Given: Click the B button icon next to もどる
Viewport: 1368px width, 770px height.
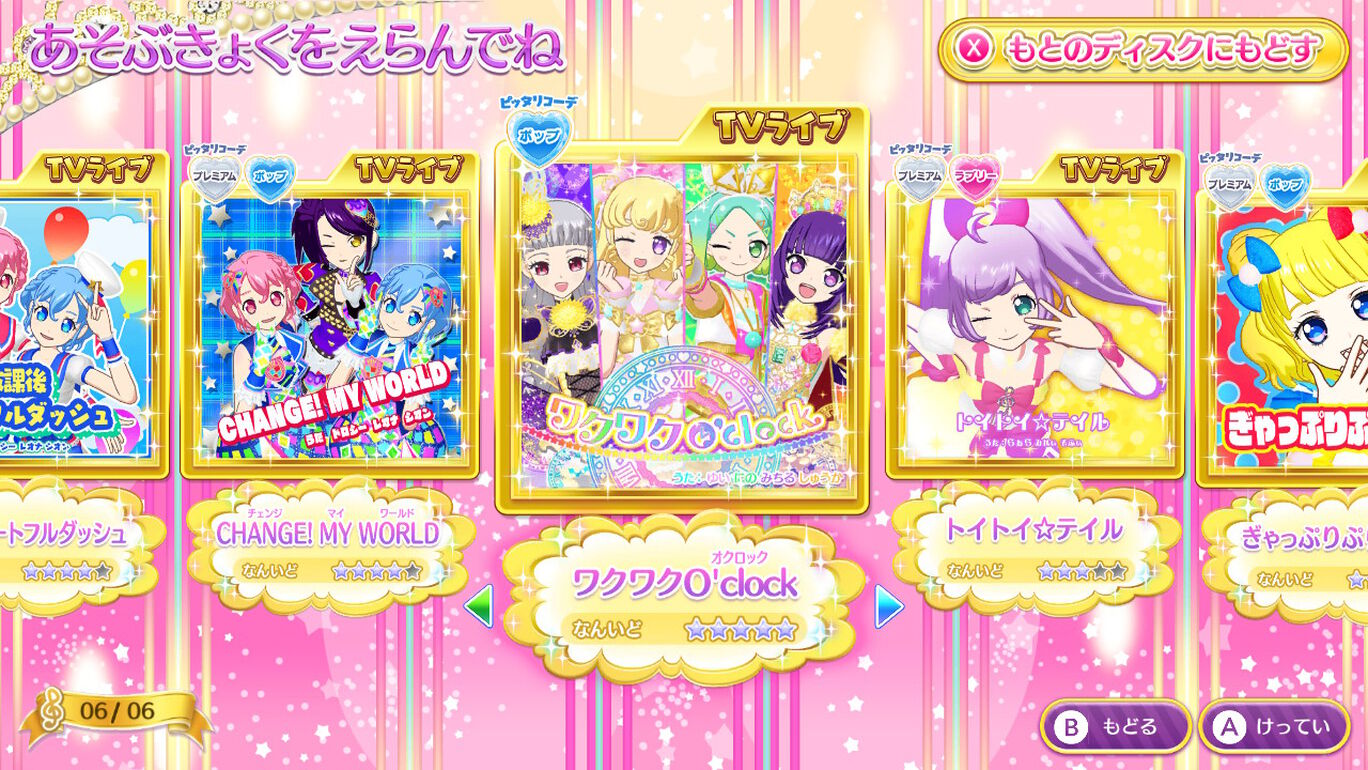Looking at the screenshot, I should tap(1069, 728).
